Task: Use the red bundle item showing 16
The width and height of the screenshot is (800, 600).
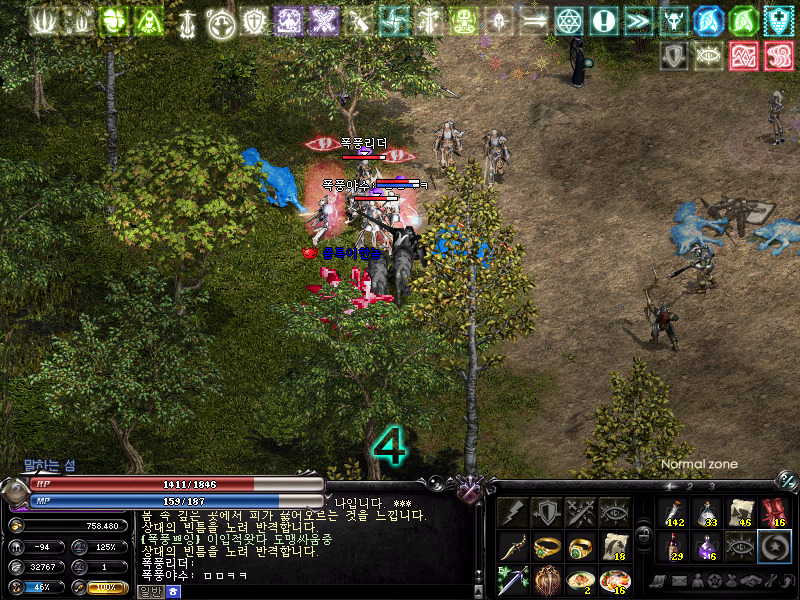Action: [775, 513]
